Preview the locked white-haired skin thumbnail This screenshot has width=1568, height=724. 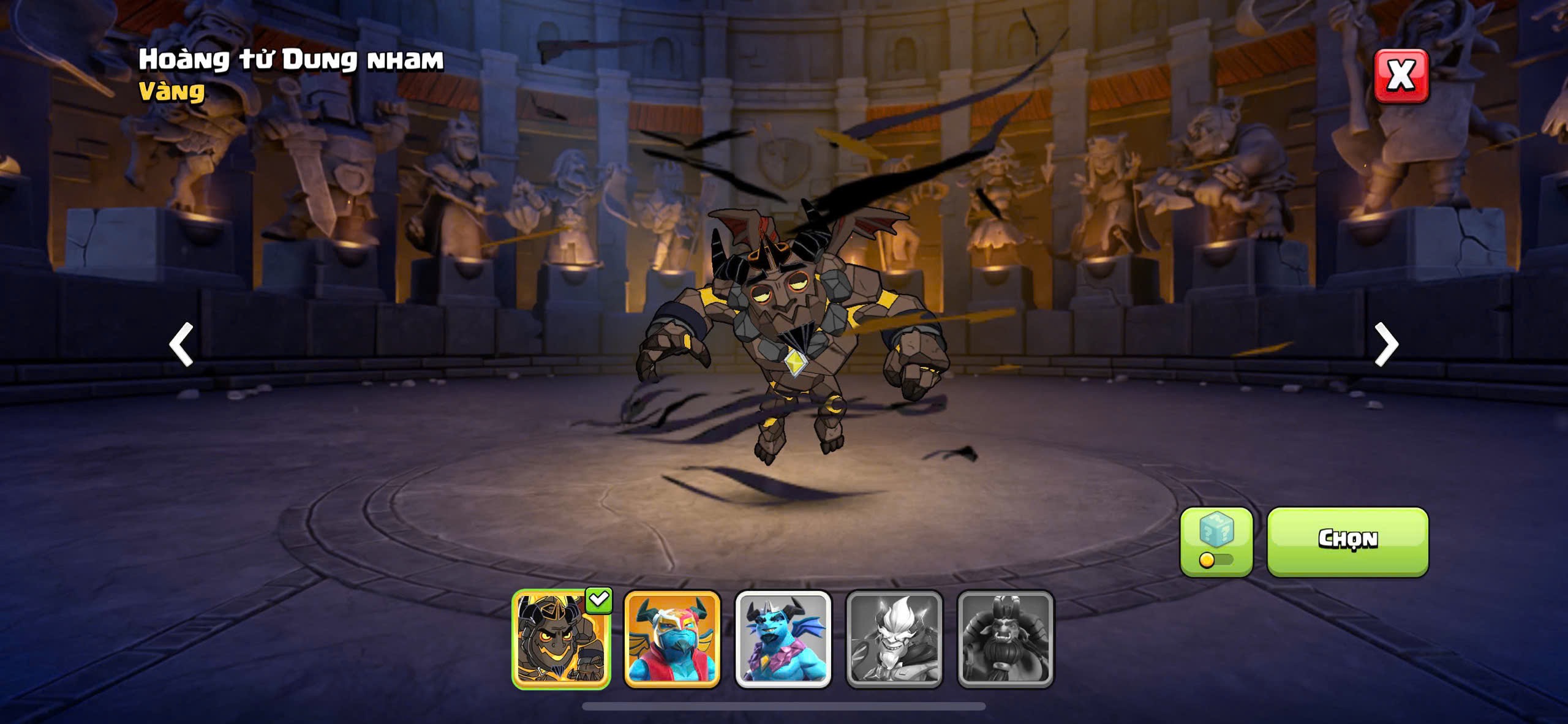point(894,639)
